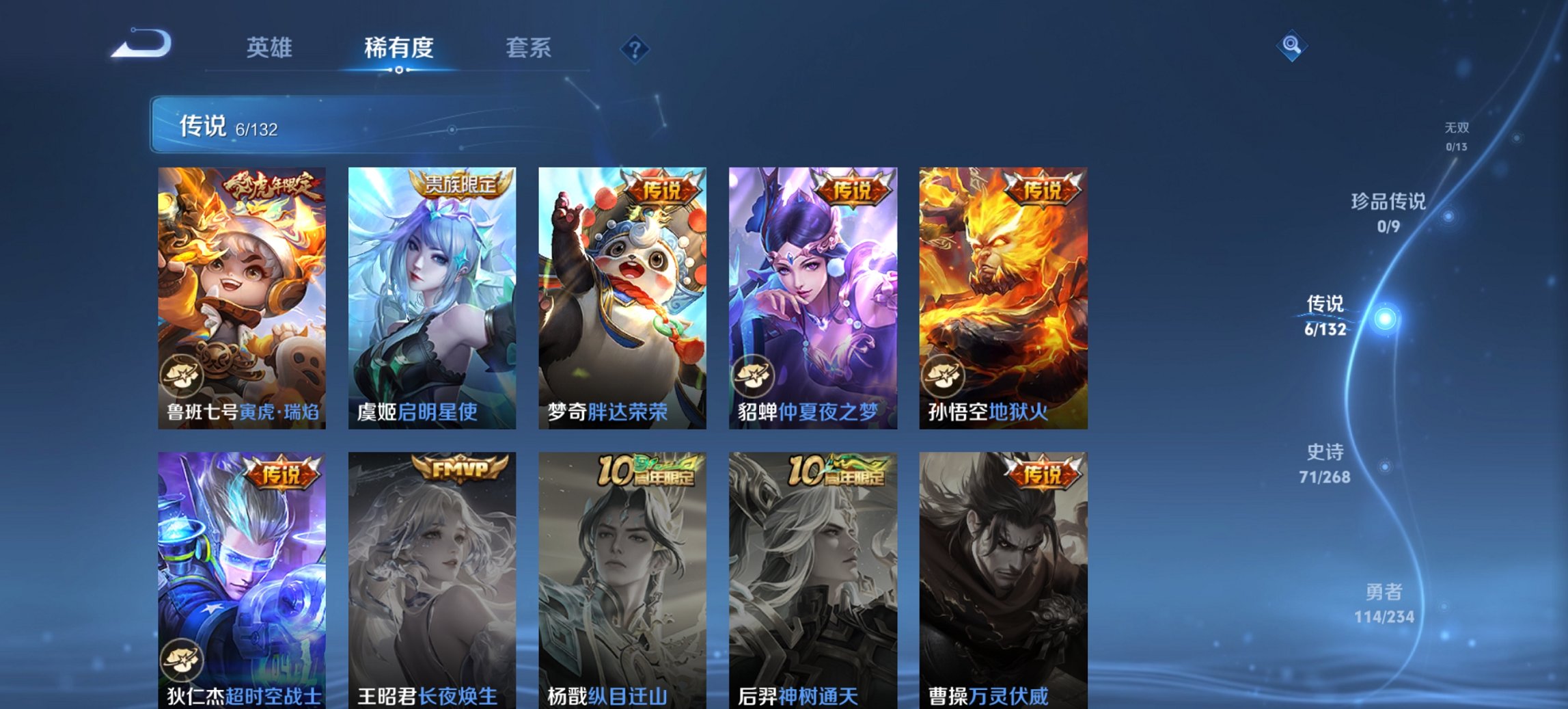1568x709 pixels.
Task: Click the help question mark icon
Action: click(x=634, y=48)
